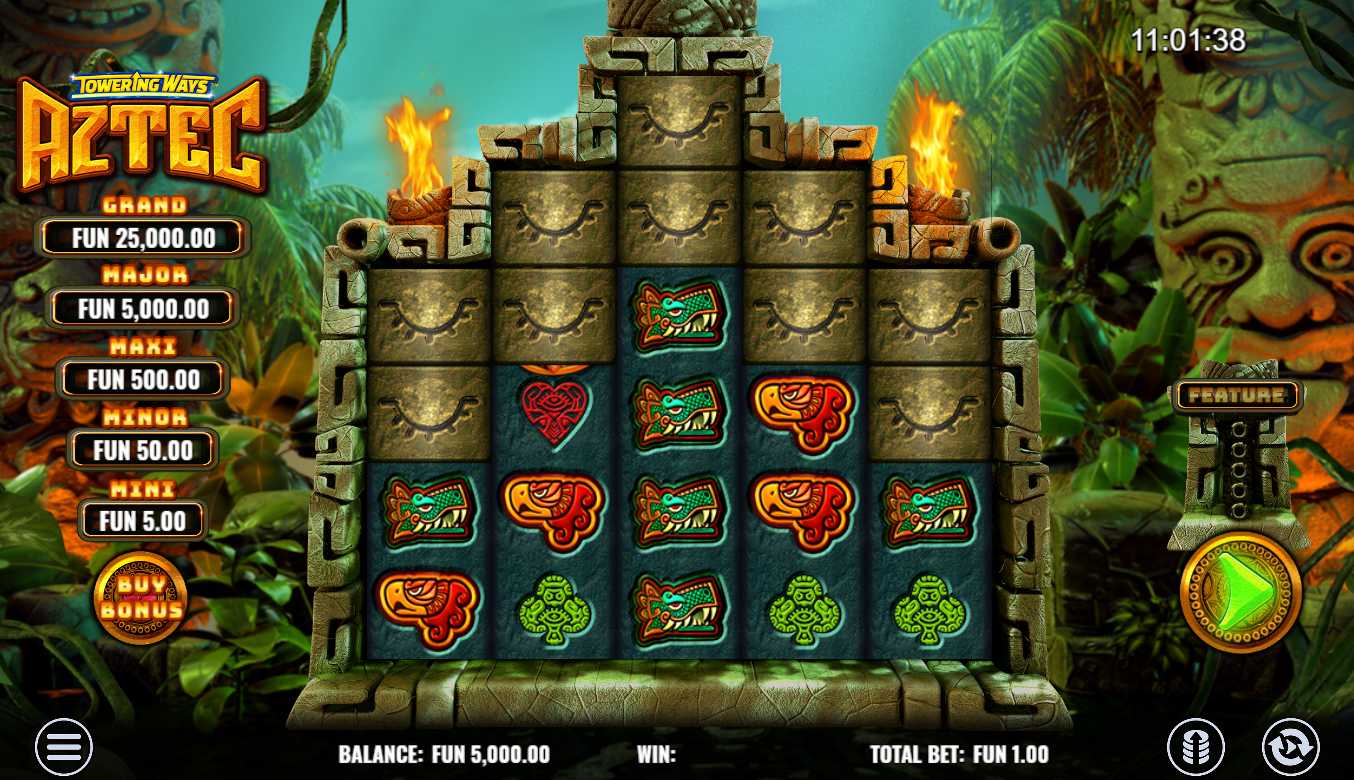Open the coin stack bet settings
The height and width of the screenshot is (780, 1354).
(x=1196, y=747)
